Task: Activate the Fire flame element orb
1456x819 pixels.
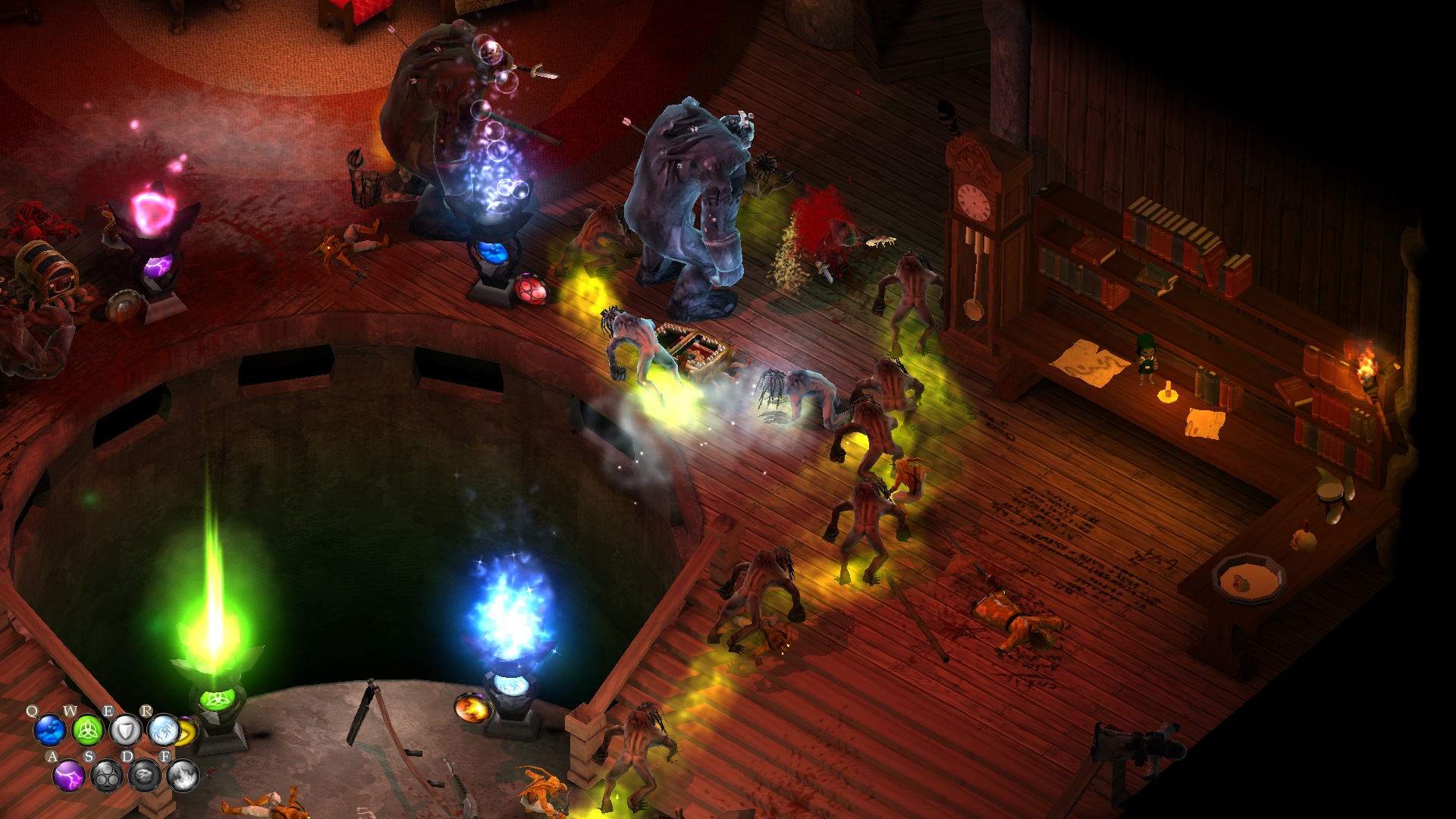Action: (183, 776)
